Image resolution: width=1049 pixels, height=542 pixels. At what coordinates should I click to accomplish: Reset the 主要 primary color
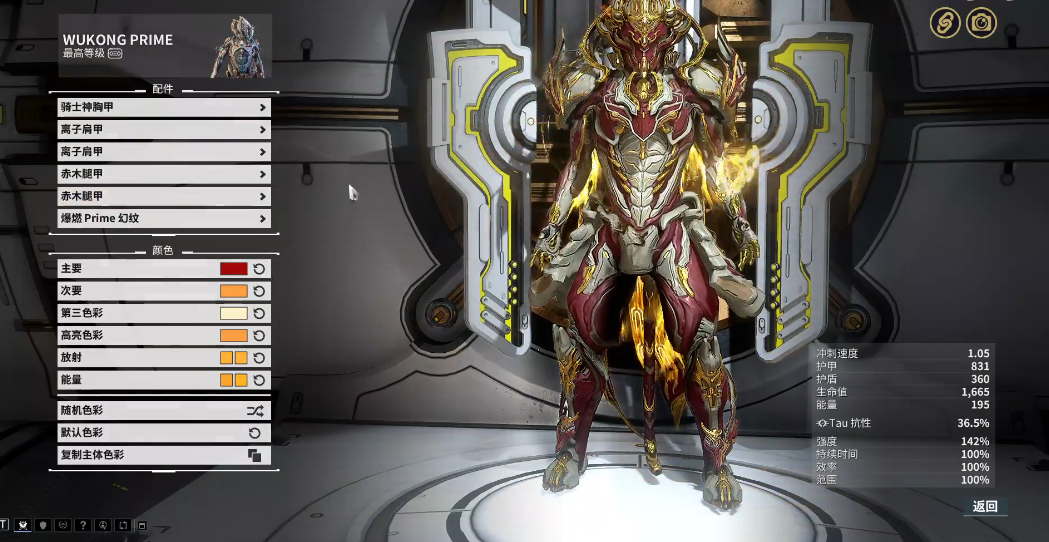[259, 269]
